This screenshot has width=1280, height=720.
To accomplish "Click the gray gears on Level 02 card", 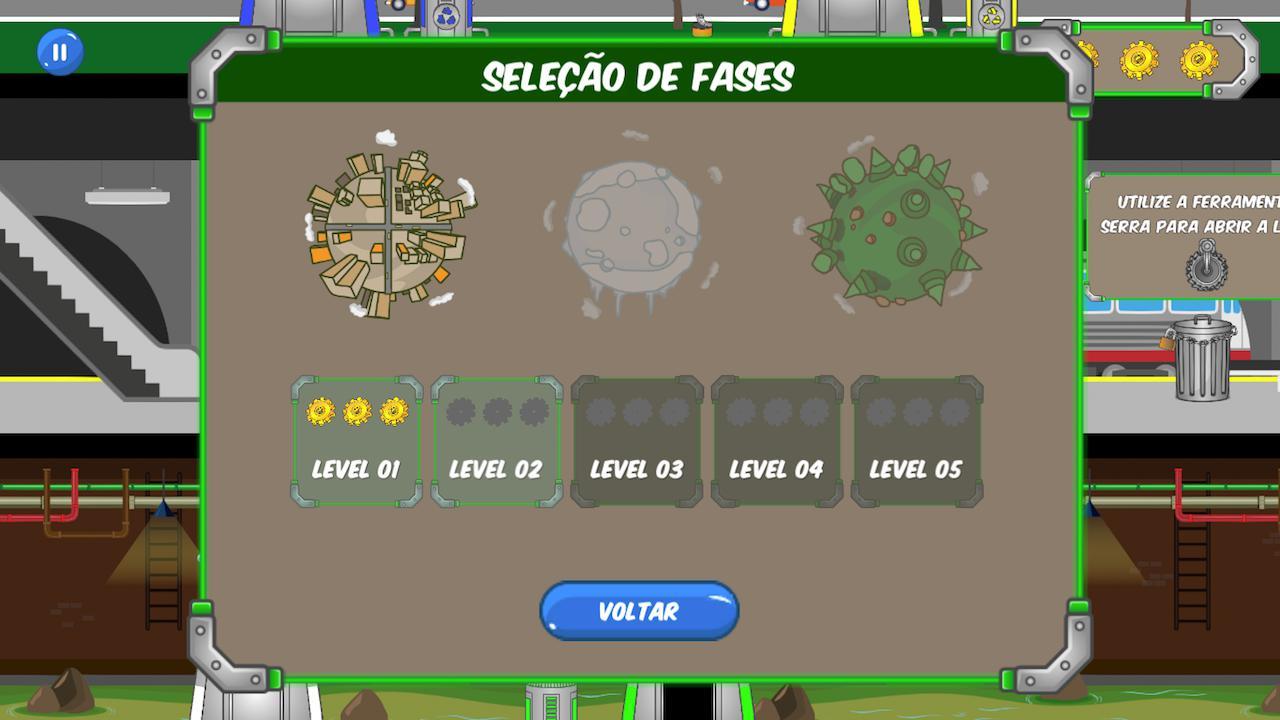I will pos(497,410).
